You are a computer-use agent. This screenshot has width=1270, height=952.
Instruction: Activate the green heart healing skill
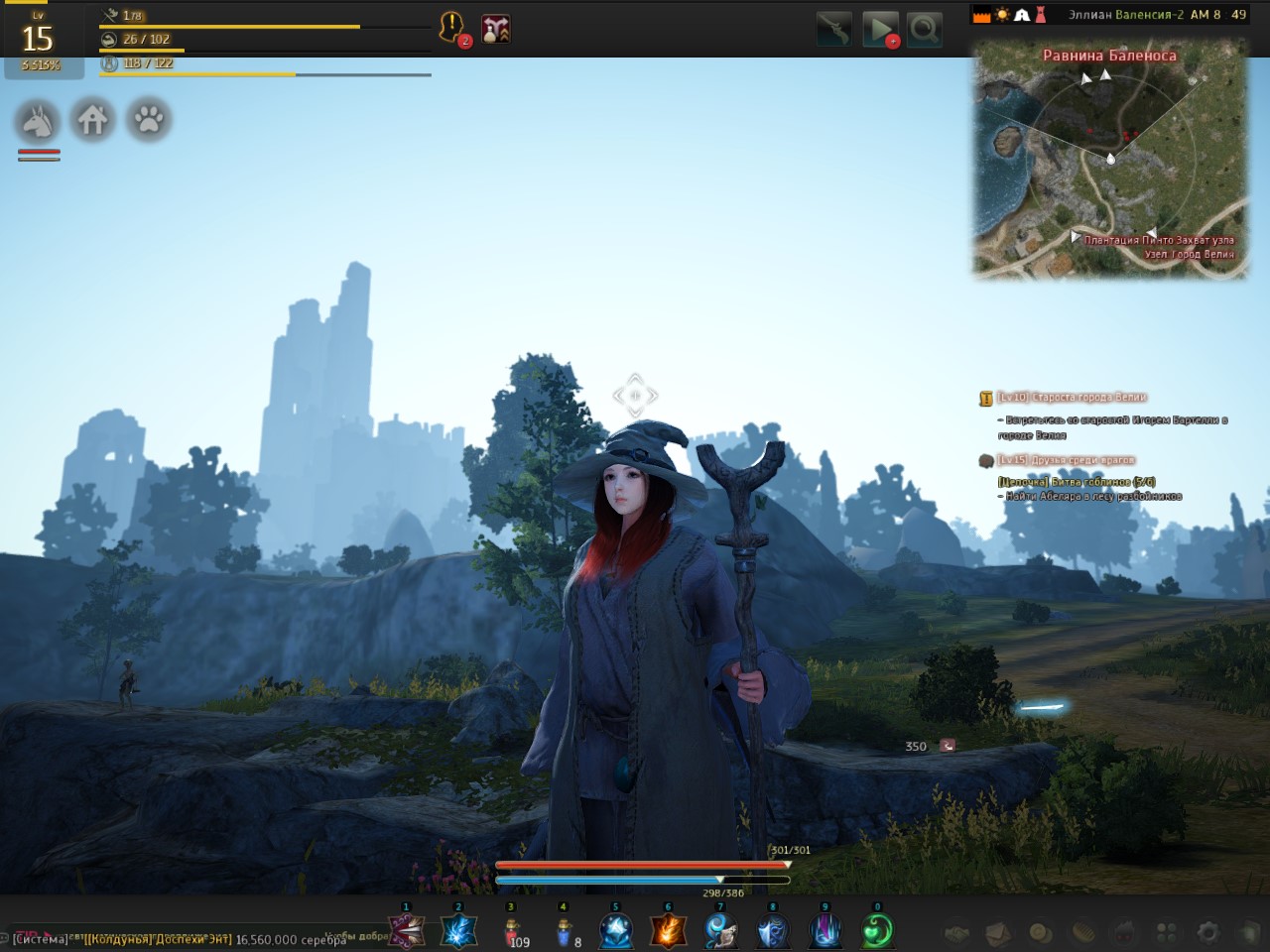[876, 931]
